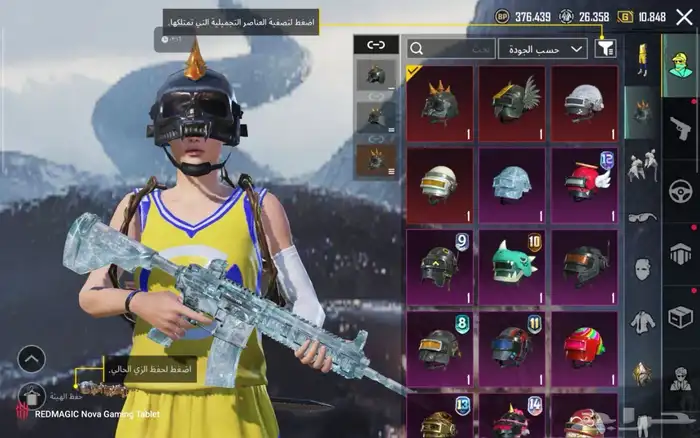
Task: Switch to the jacket clothing tab
Action: click(641, 322)
